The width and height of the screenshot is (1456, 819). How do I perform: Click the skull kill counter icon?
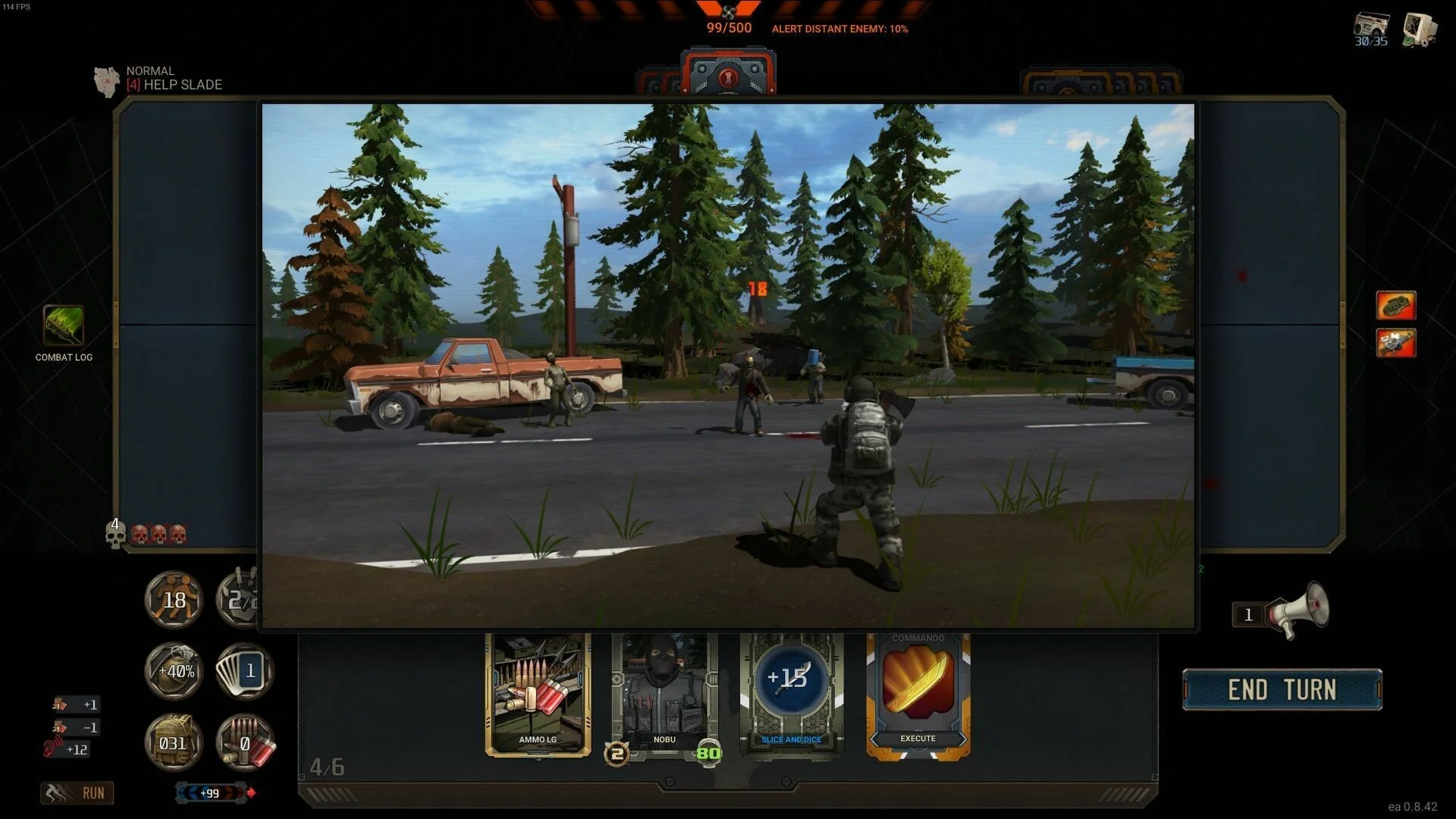115,533
